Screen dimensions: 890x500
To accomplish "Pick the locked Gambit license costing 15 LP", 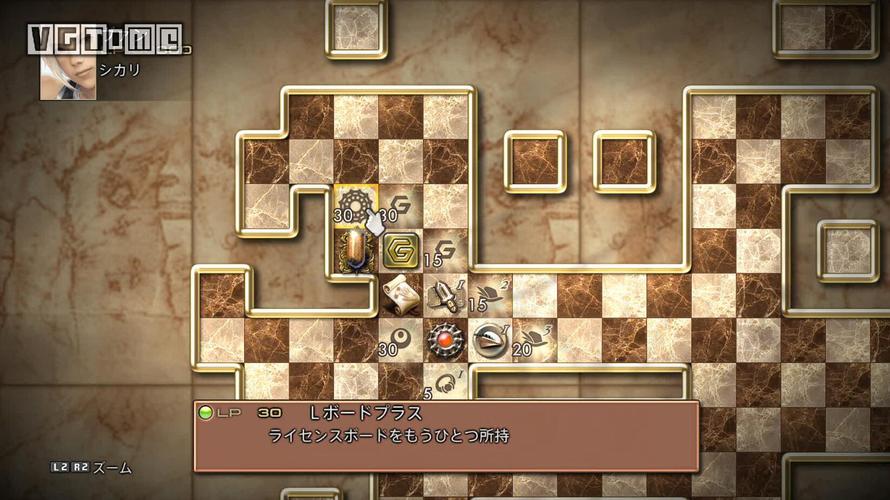I will (445, 250).
